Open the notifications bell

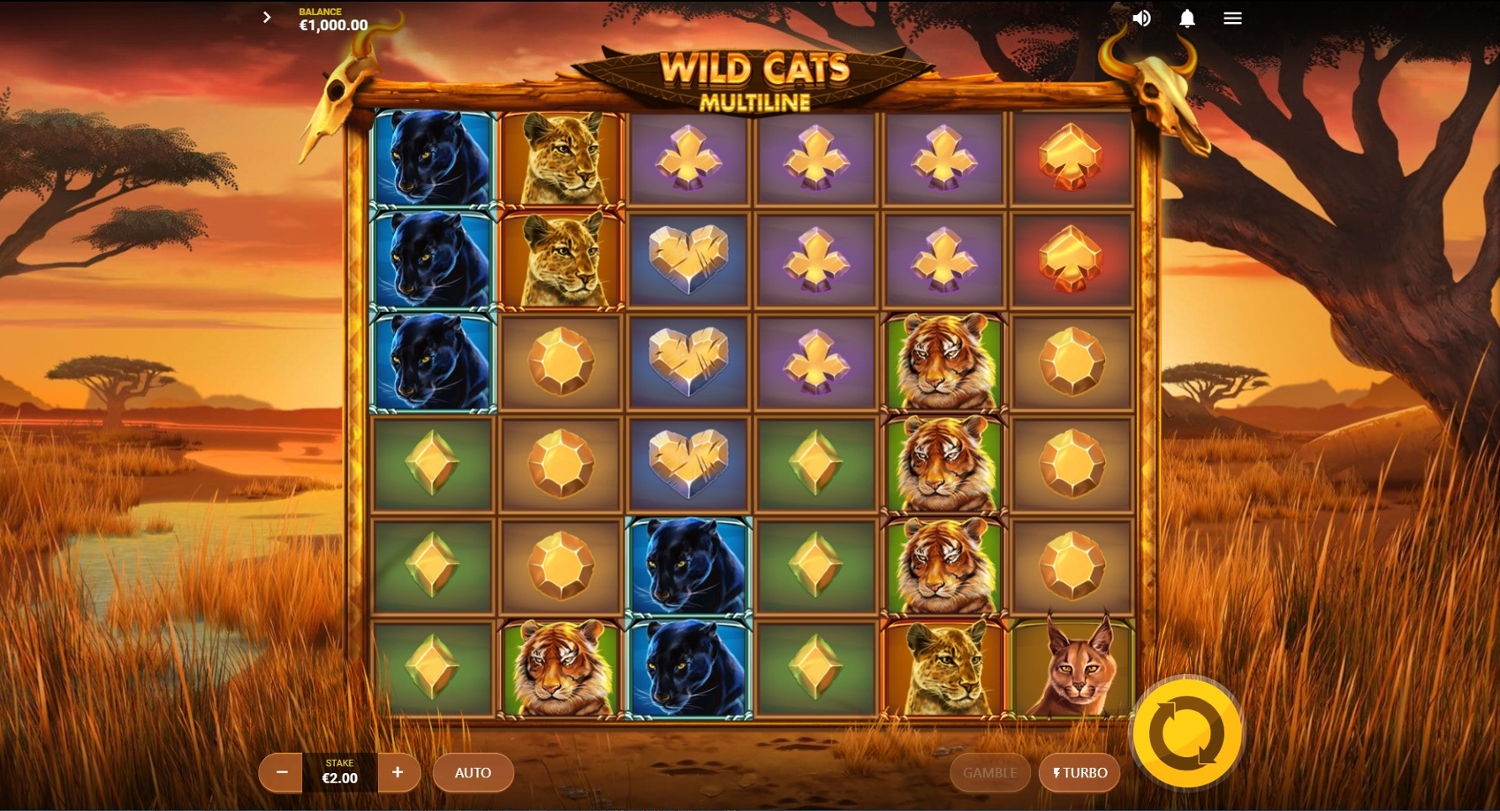(x=1187, y=18)
